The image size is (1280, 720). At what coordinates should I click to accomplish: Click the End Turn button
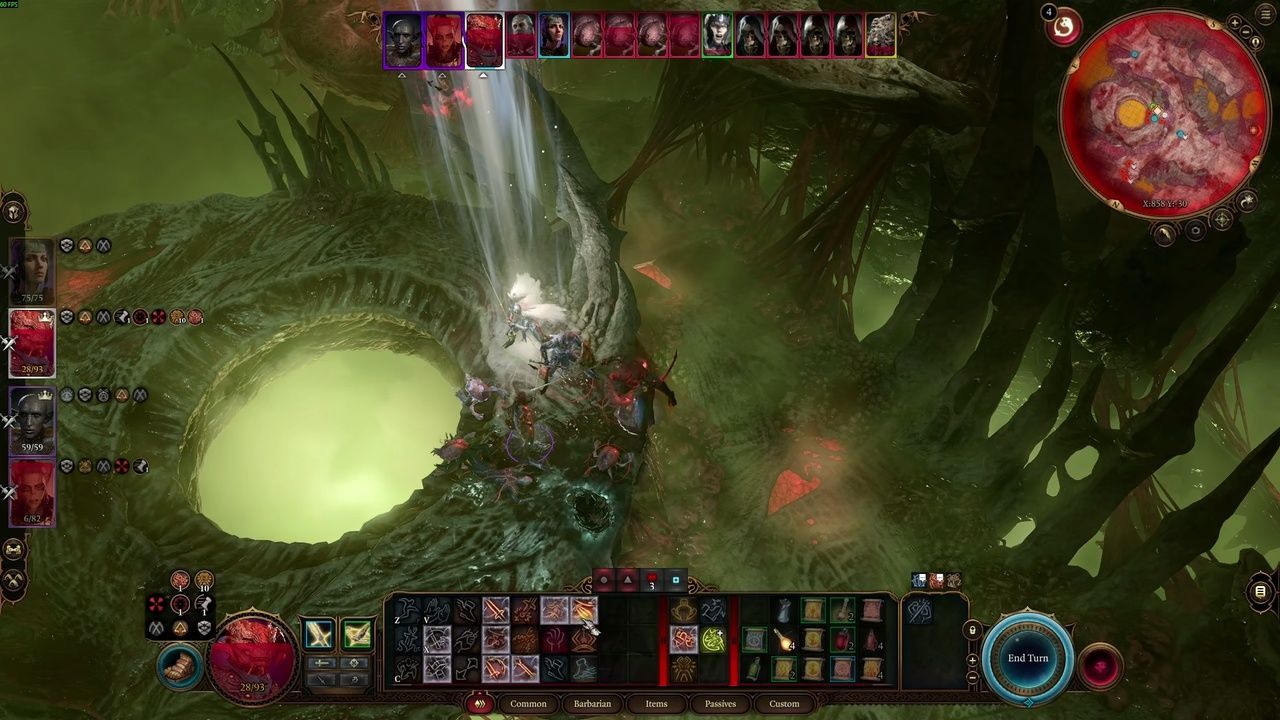1027,659
